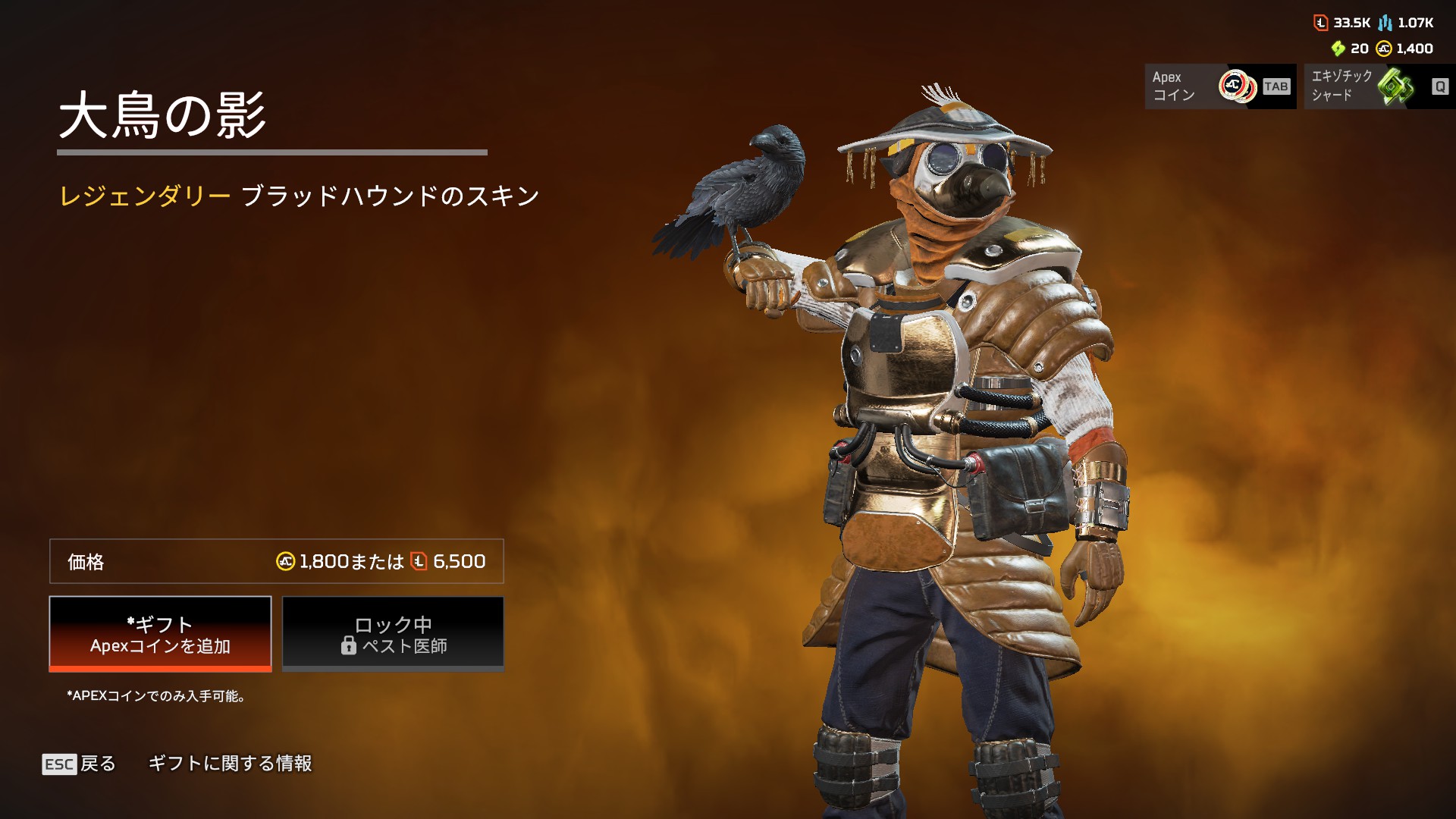Open the エキゾチック シャード button
The height and width of the screenshot is (819, 1456).
[x=1379, y=86]
